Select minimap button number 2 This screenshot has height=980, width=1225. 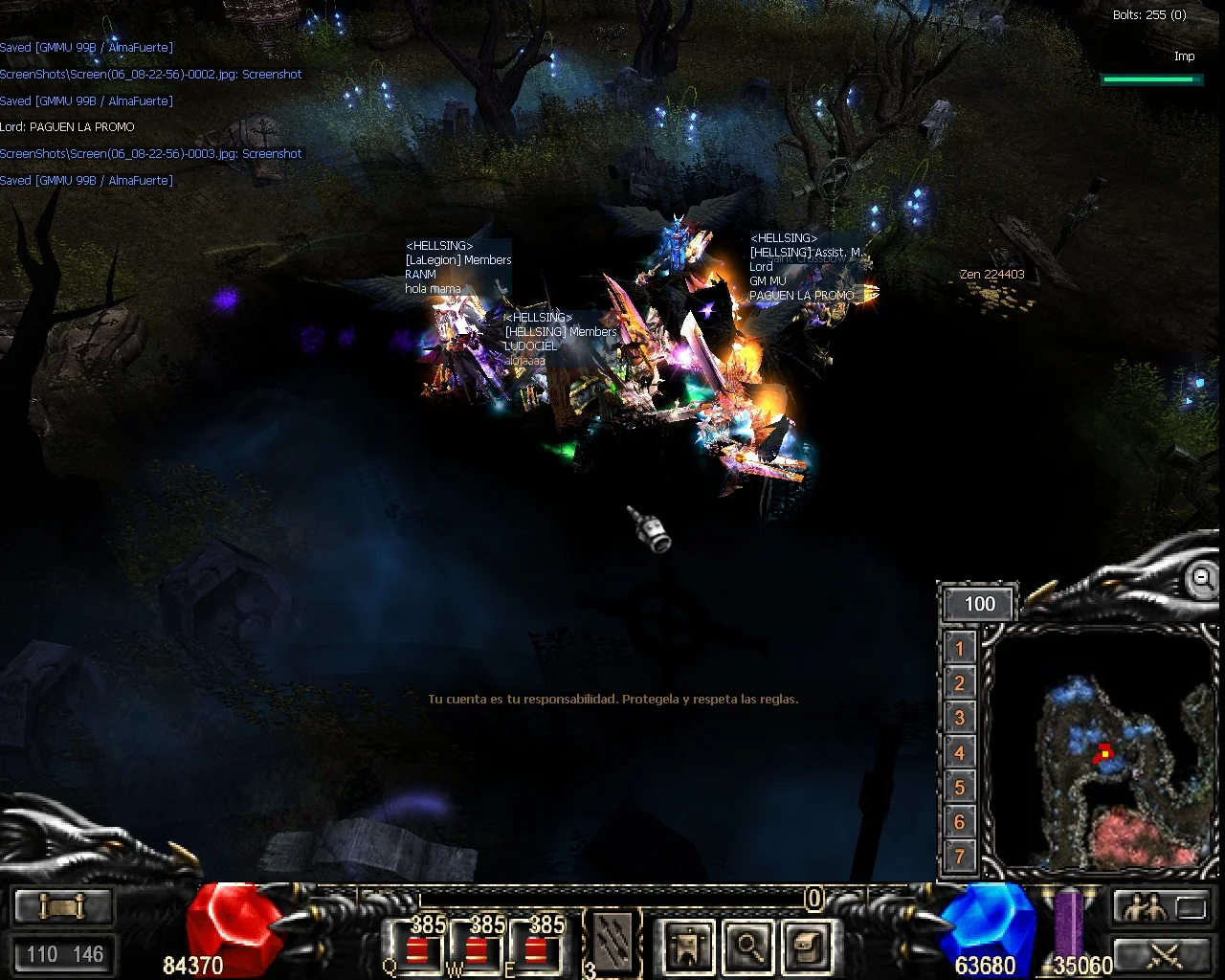point(960,683)
